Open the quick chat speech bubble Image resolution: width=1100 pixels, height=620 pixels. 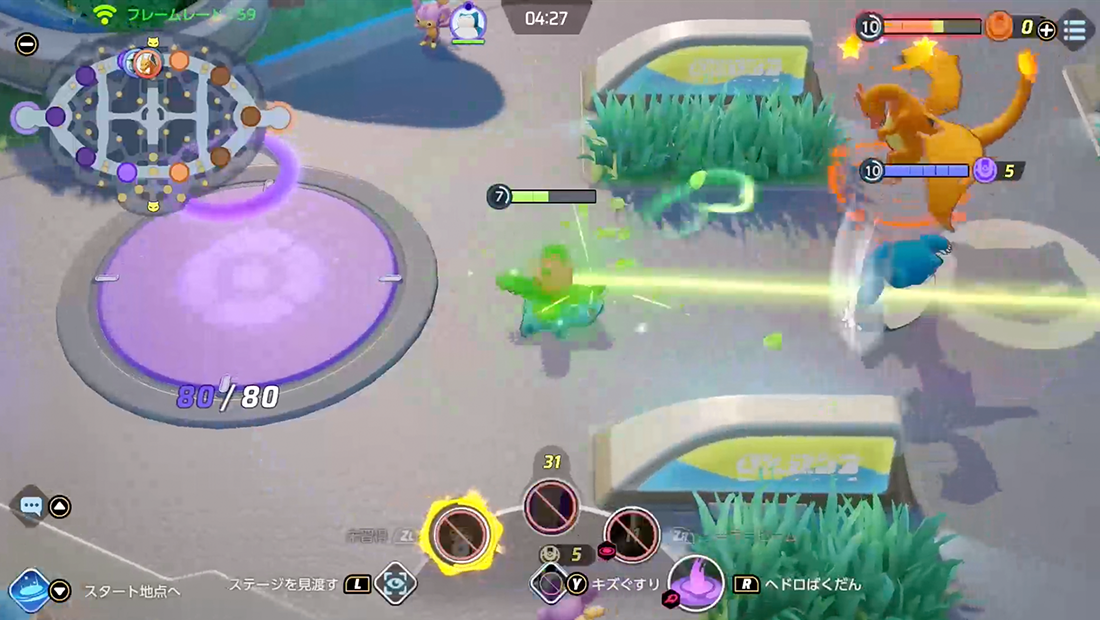[31, 506]
